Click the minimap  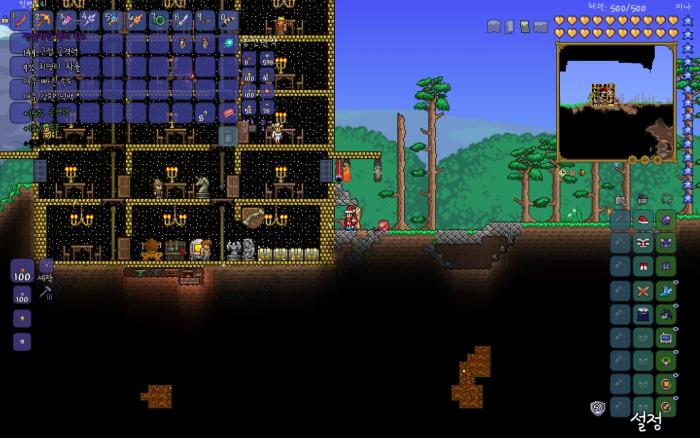(x=615, y=100)
